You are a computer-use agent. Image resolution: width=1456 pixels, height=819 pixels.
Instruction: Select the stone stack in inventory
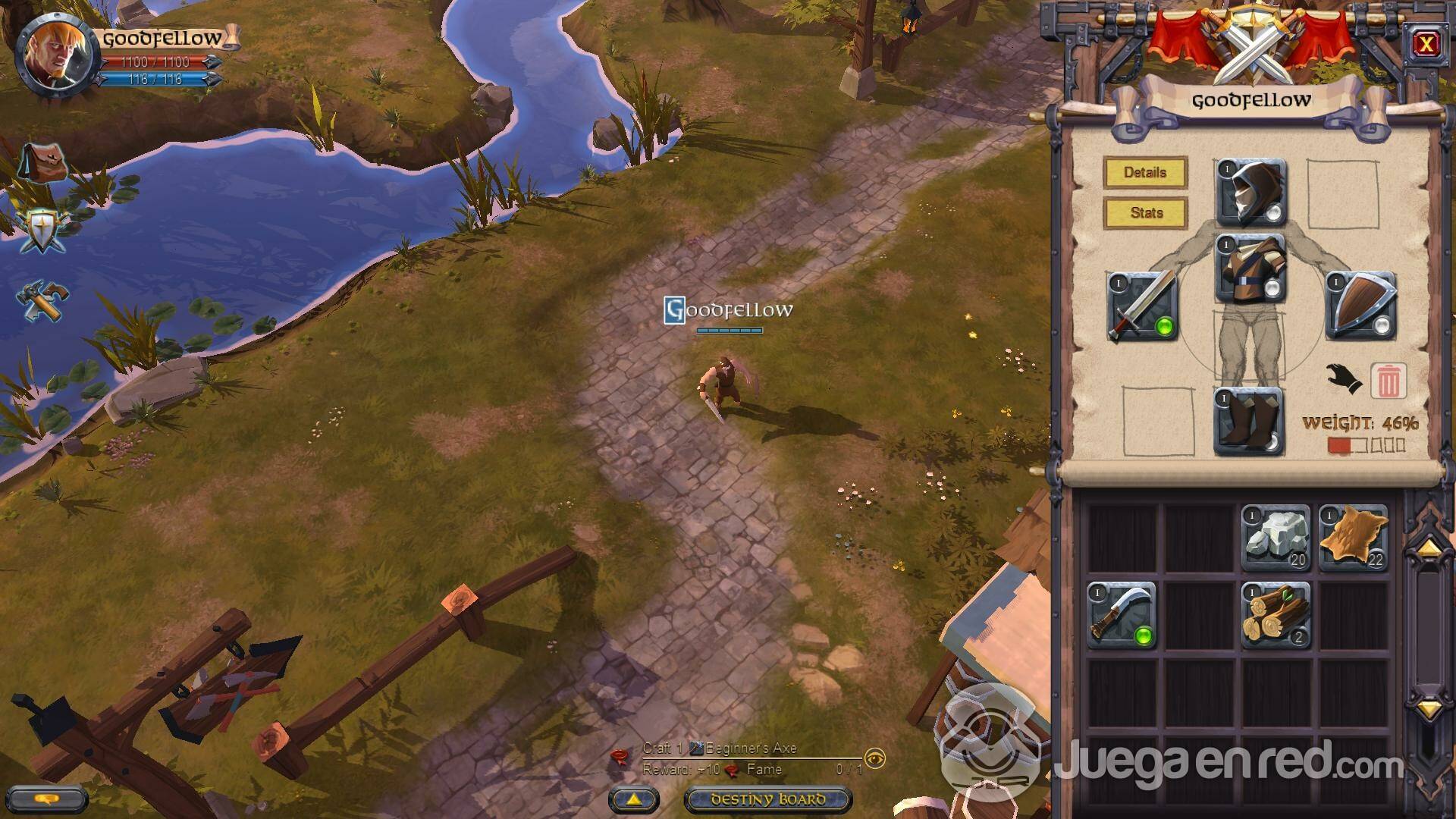[1276, 538]
